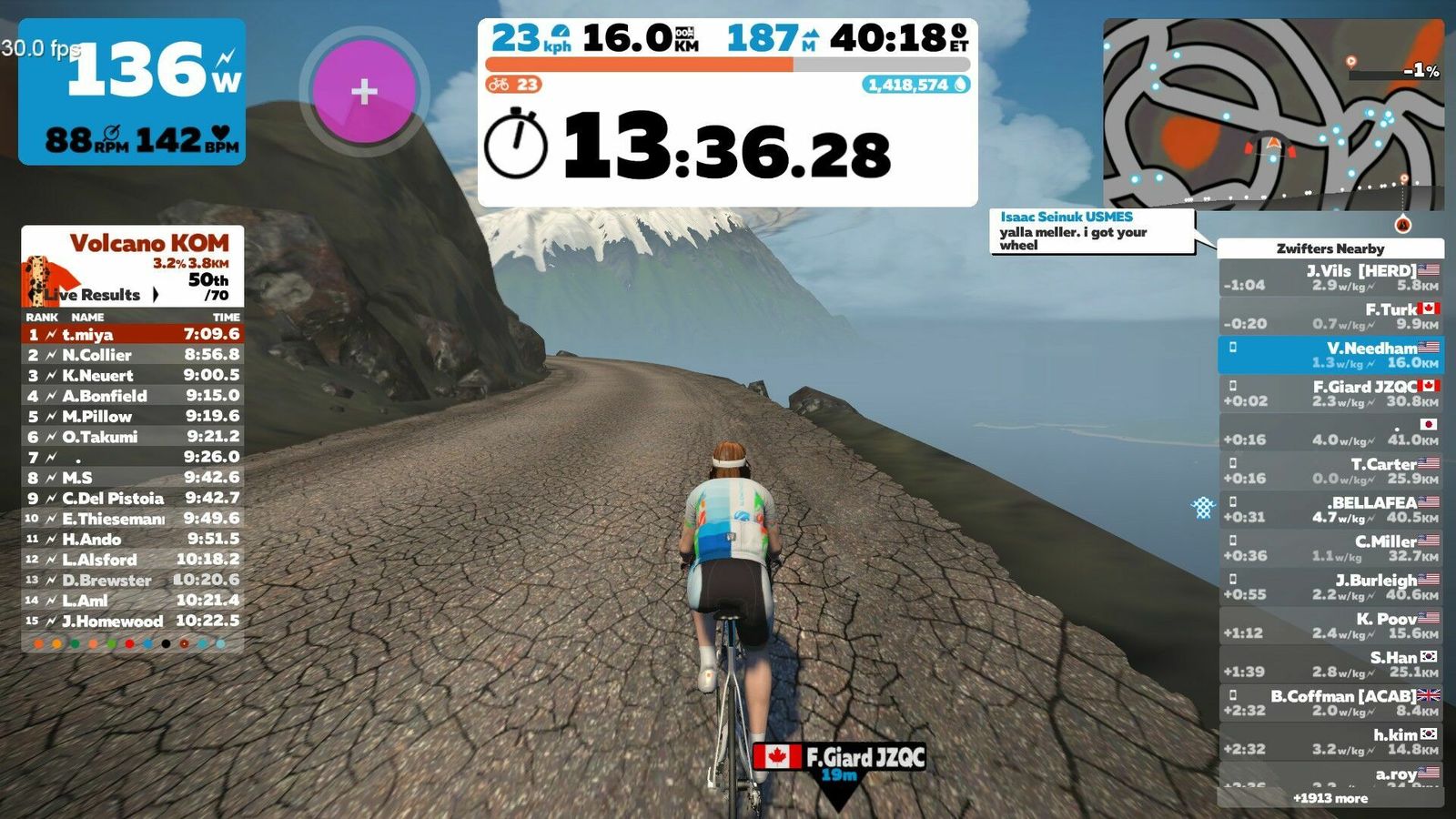Click the F.Giard JZQC rider name tag
The height and width of the screenshot is (819, 1456).
click(841, 758)
